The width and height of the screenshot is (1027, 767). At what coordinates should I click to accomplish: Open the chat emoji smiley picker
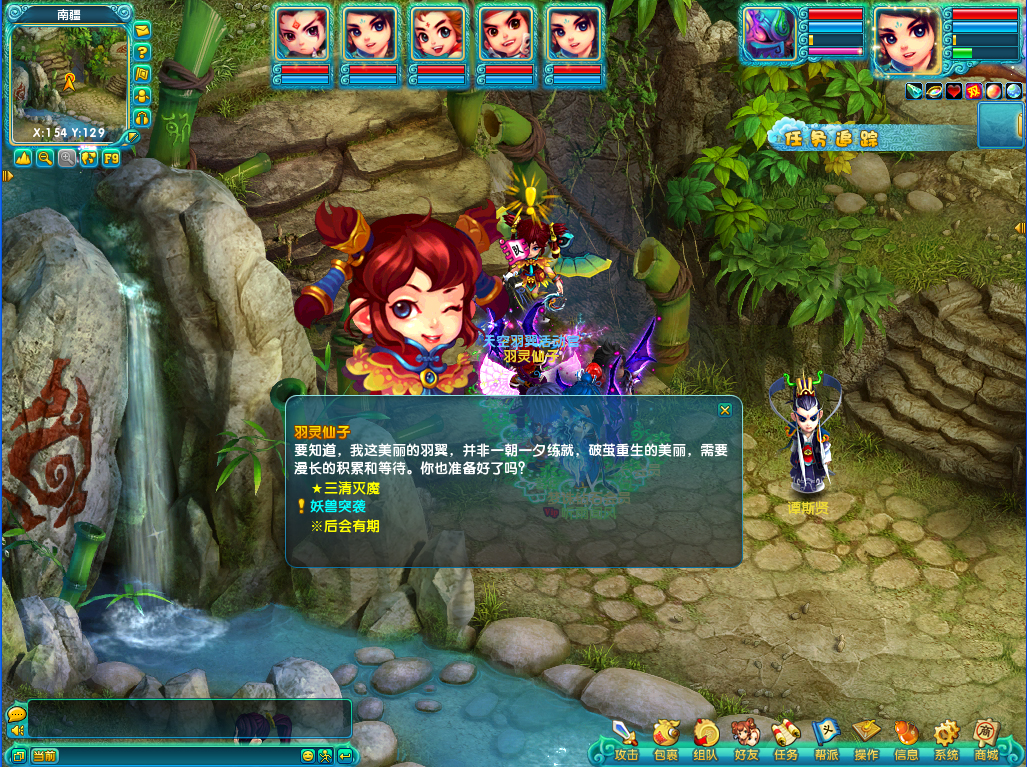click(x=308, y=756)
